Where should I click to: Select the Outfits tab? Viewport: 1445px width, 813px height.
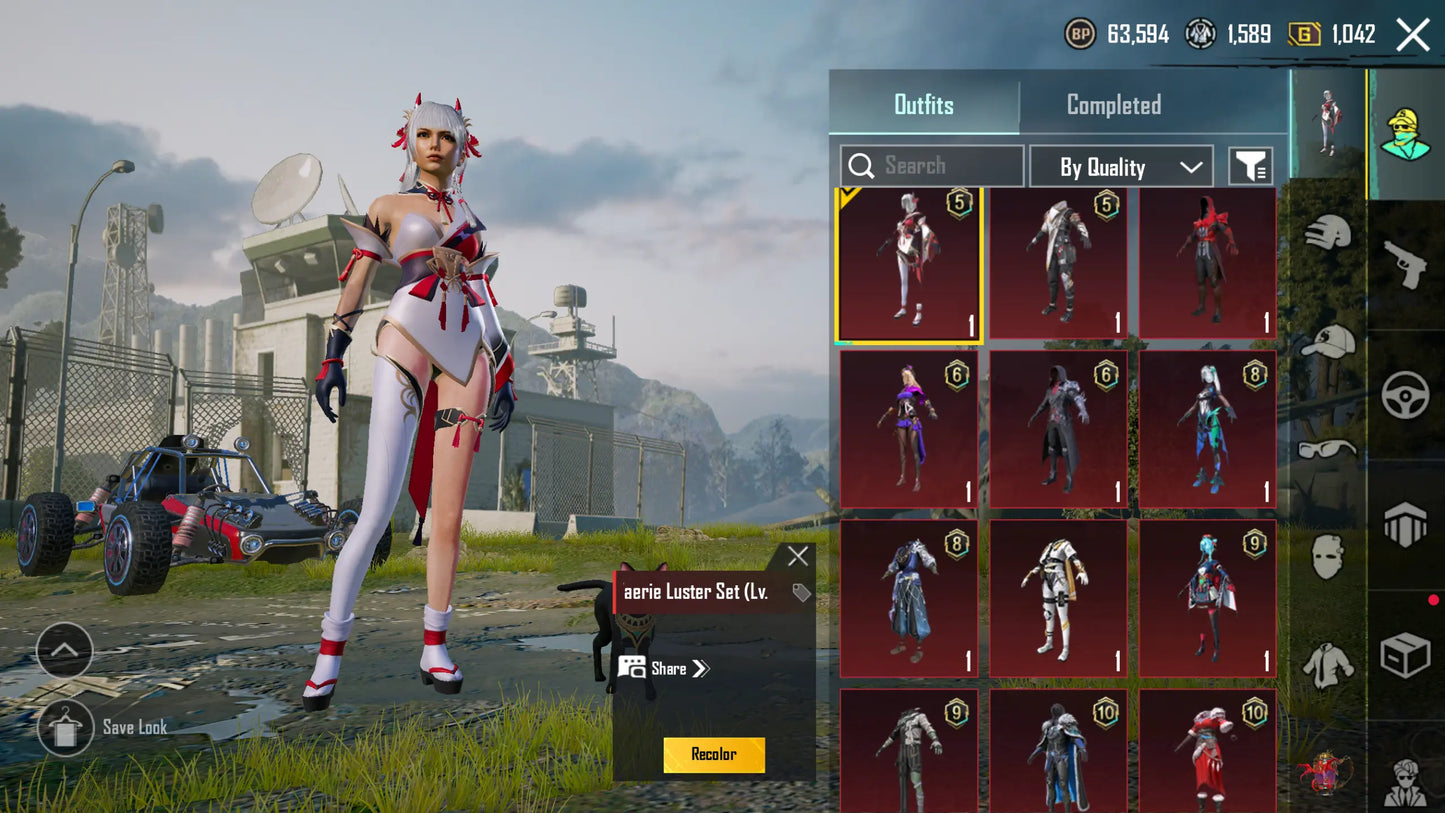tap(923, 105)
